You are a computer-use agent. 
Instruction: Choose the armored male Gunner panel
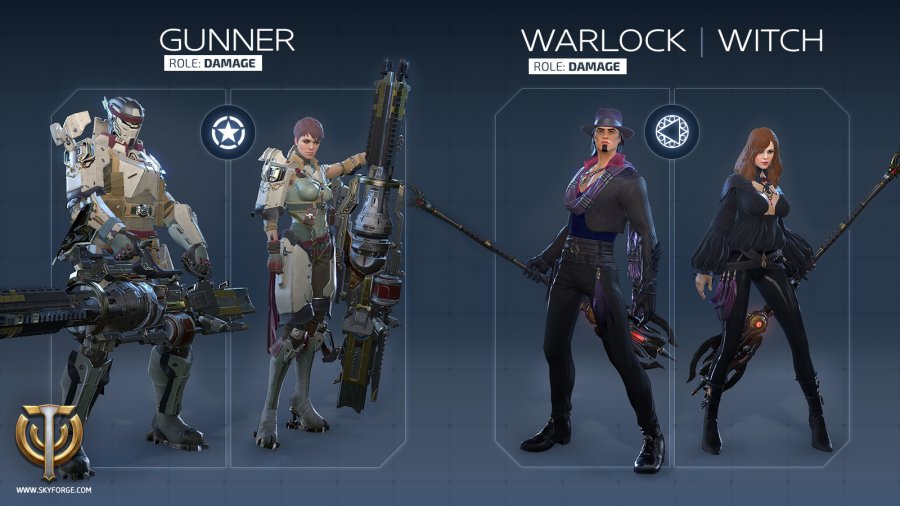(138, 280)
